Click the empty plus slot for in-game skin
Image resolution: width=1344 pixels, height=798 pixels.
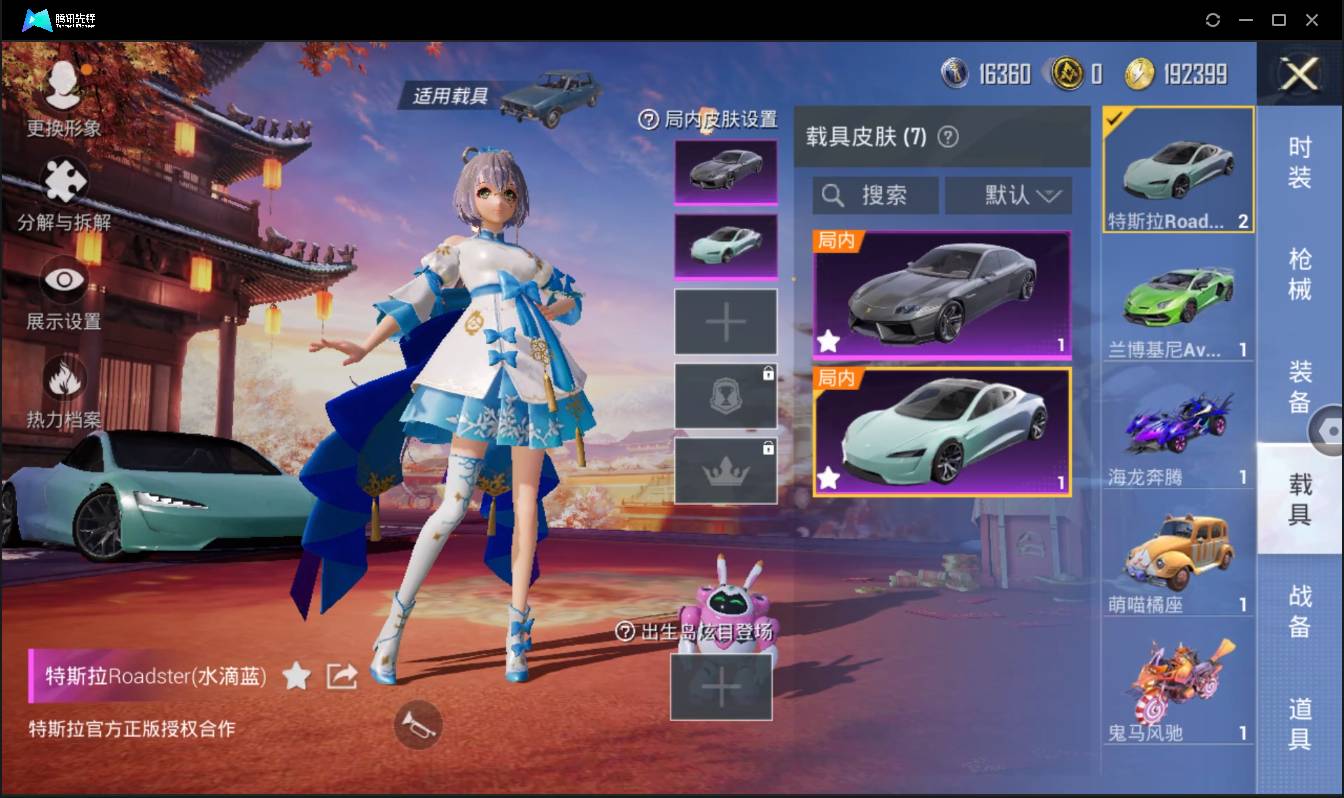725,321
